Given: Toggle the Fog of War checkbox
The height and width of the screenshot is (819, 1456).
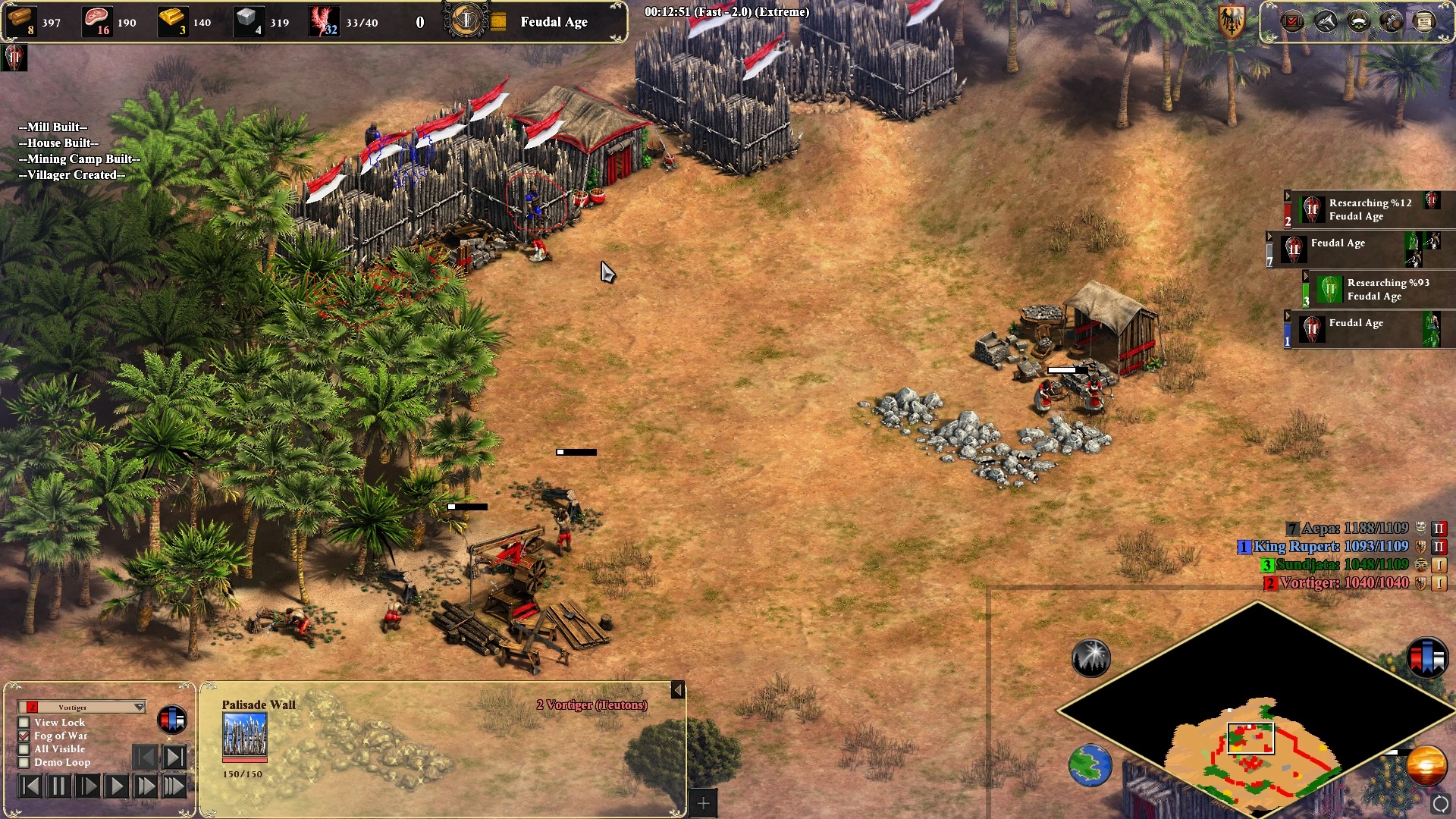Looking at the screenshot, I should pyautogui.click(x=24, y=736).
